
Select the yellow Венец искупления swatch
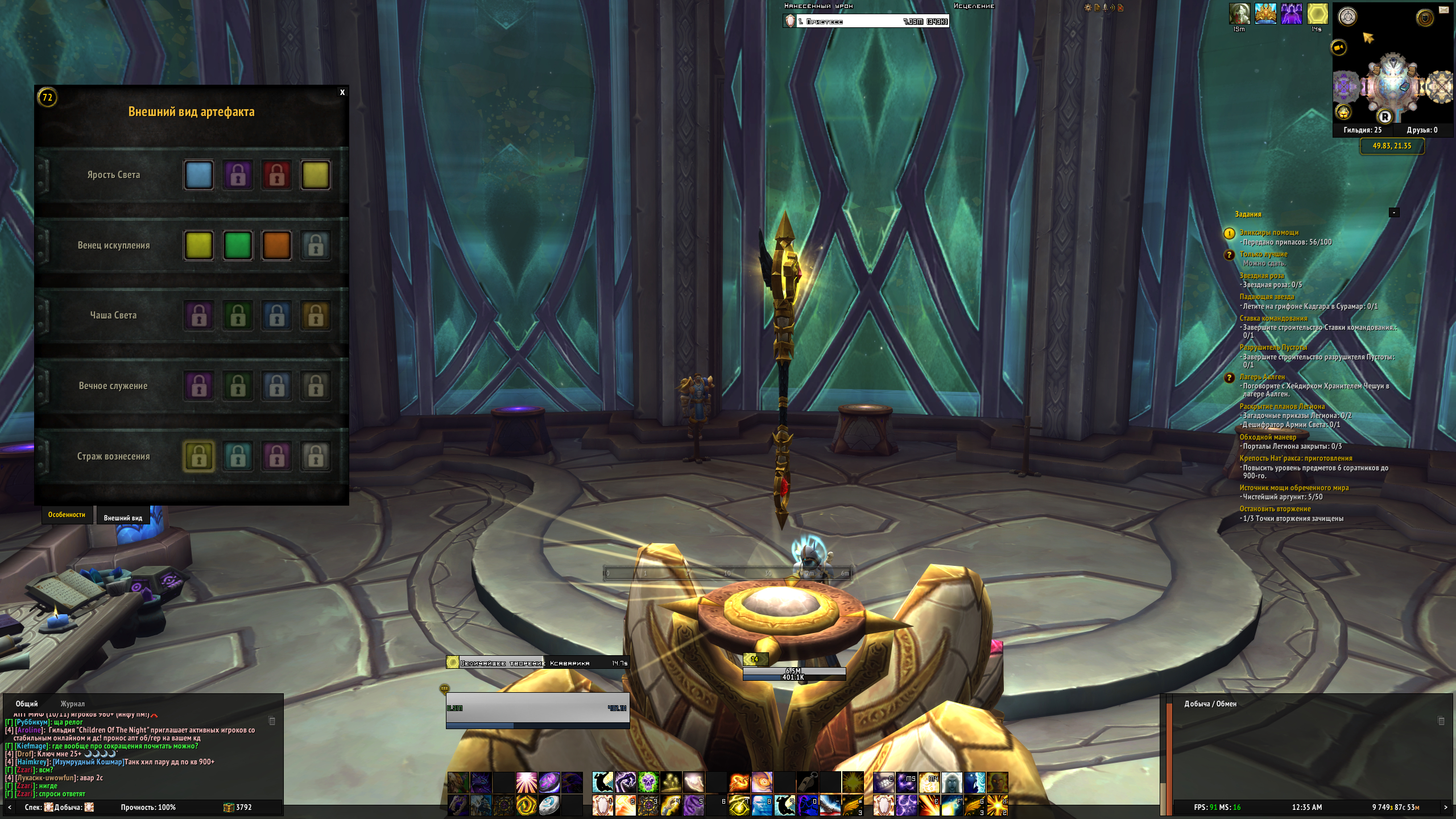point(198,245)
